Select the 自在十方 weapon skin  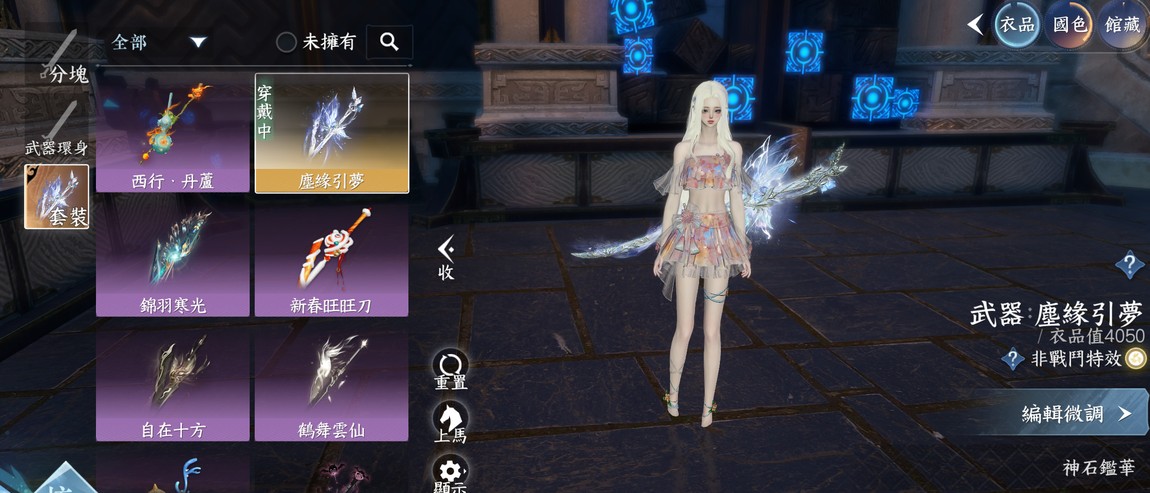173,384
